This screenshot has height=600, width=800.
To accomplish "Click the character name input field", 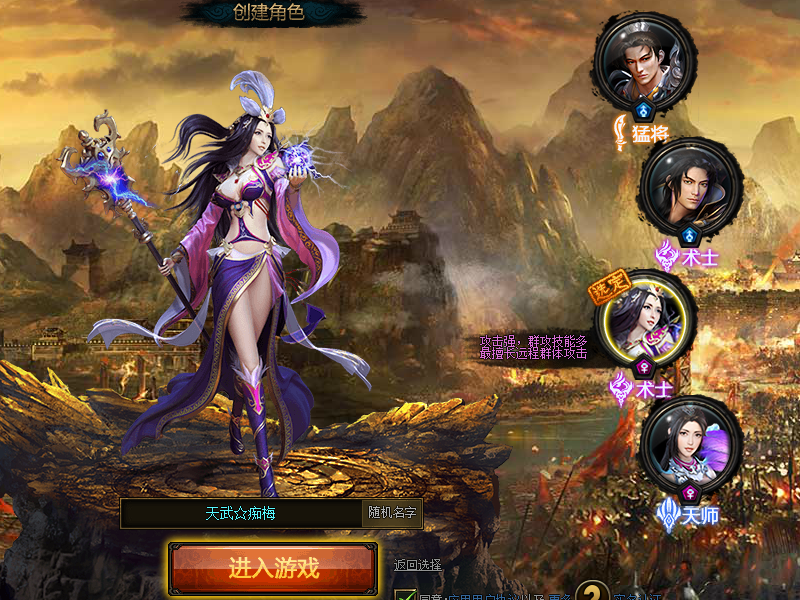I will tap(240, 513).
